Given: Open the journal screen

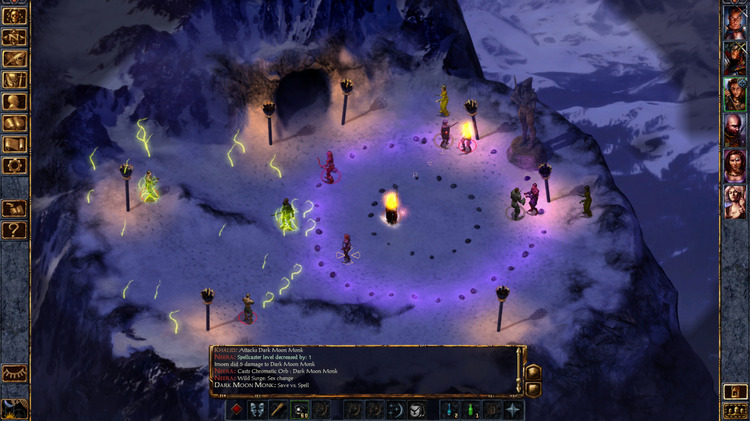Looking at the screenshot, I should coord(14,58).
